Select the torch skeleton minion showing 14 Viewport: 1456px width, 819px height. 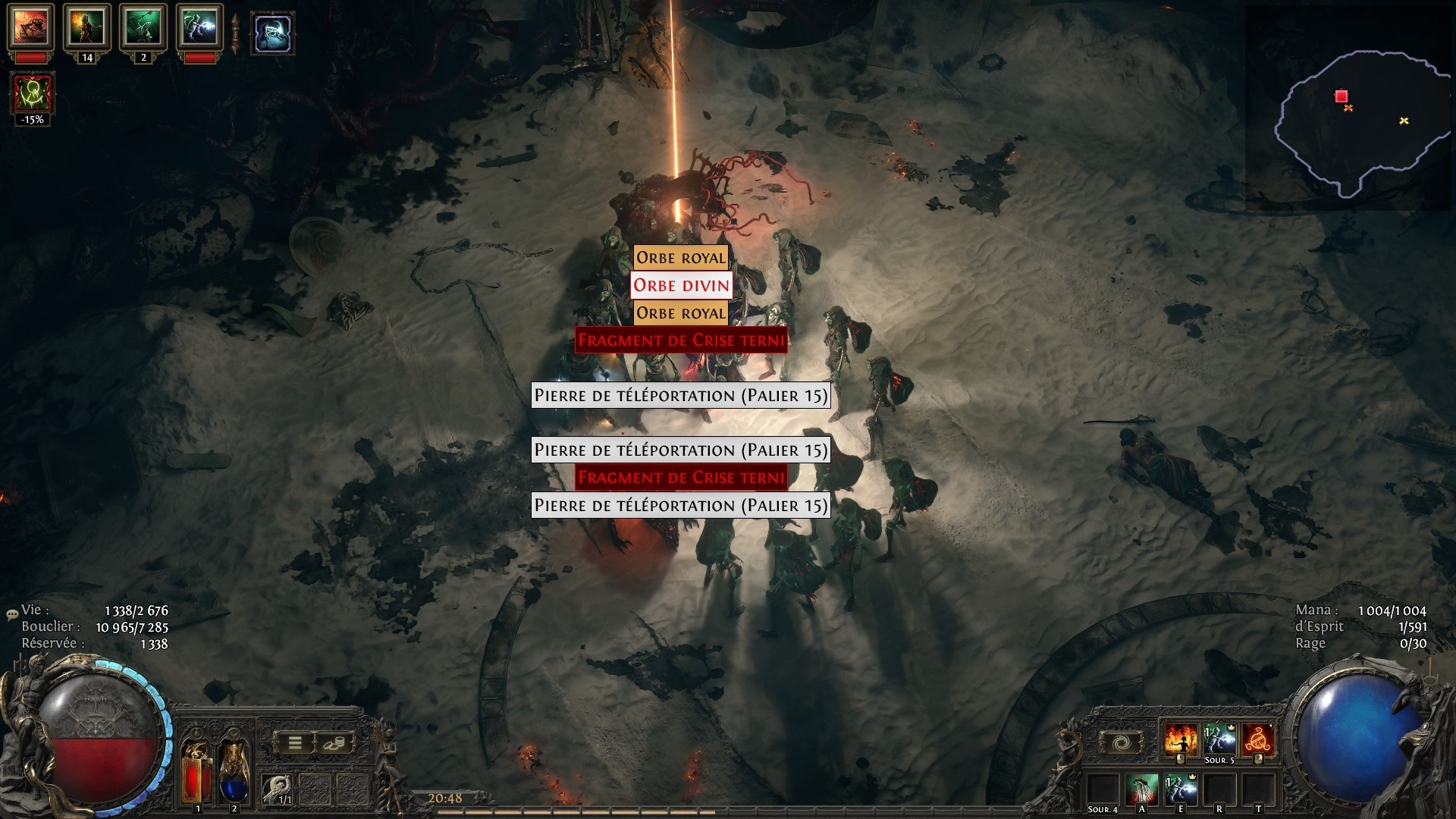pos(87,28)
